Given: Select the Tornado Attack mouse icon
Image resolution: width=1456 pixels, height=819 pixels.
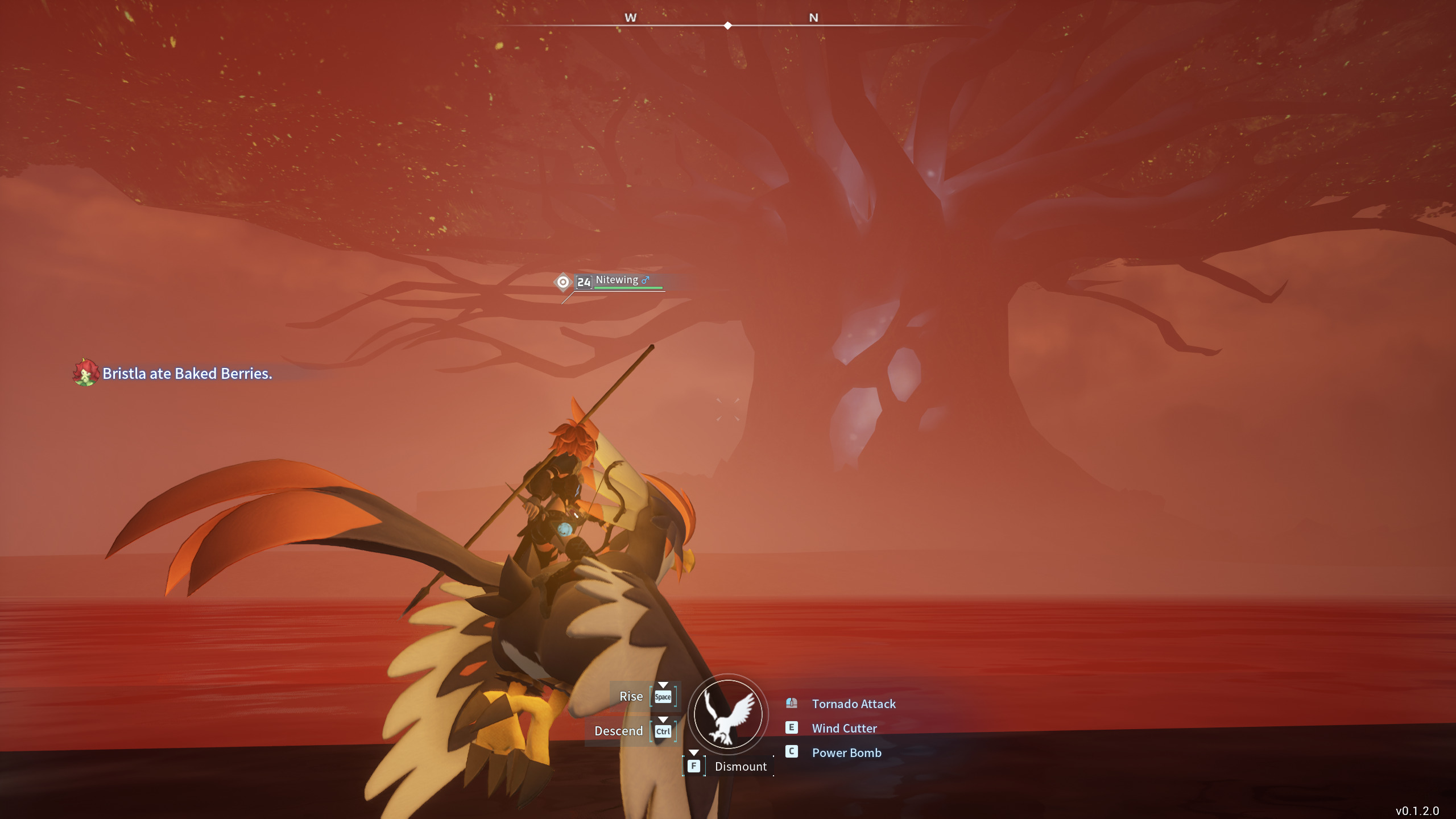Looking at the screenshot, I should click(791, 704).
